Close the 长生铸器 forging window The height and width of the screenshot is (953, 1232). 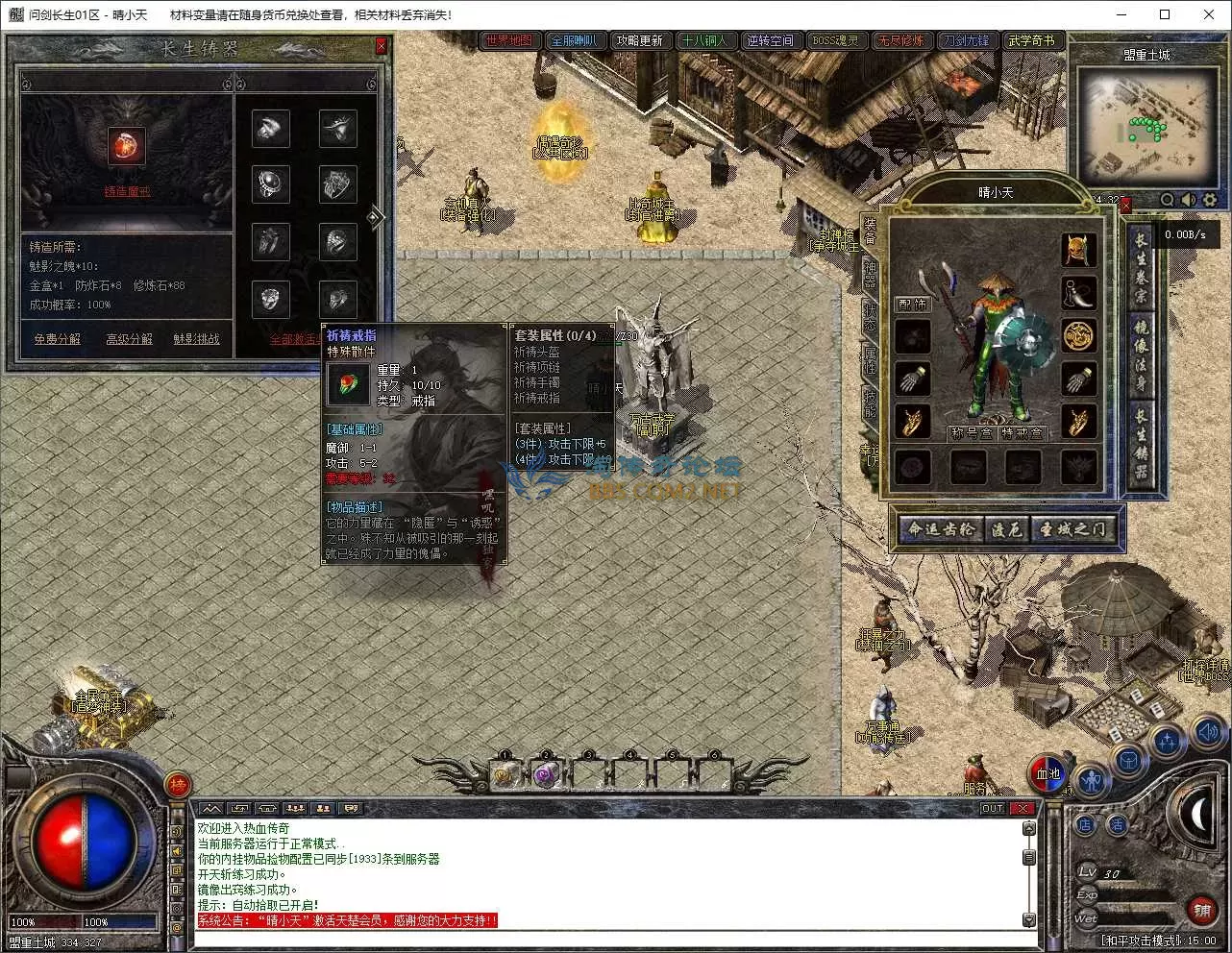(x=381, y=46)
